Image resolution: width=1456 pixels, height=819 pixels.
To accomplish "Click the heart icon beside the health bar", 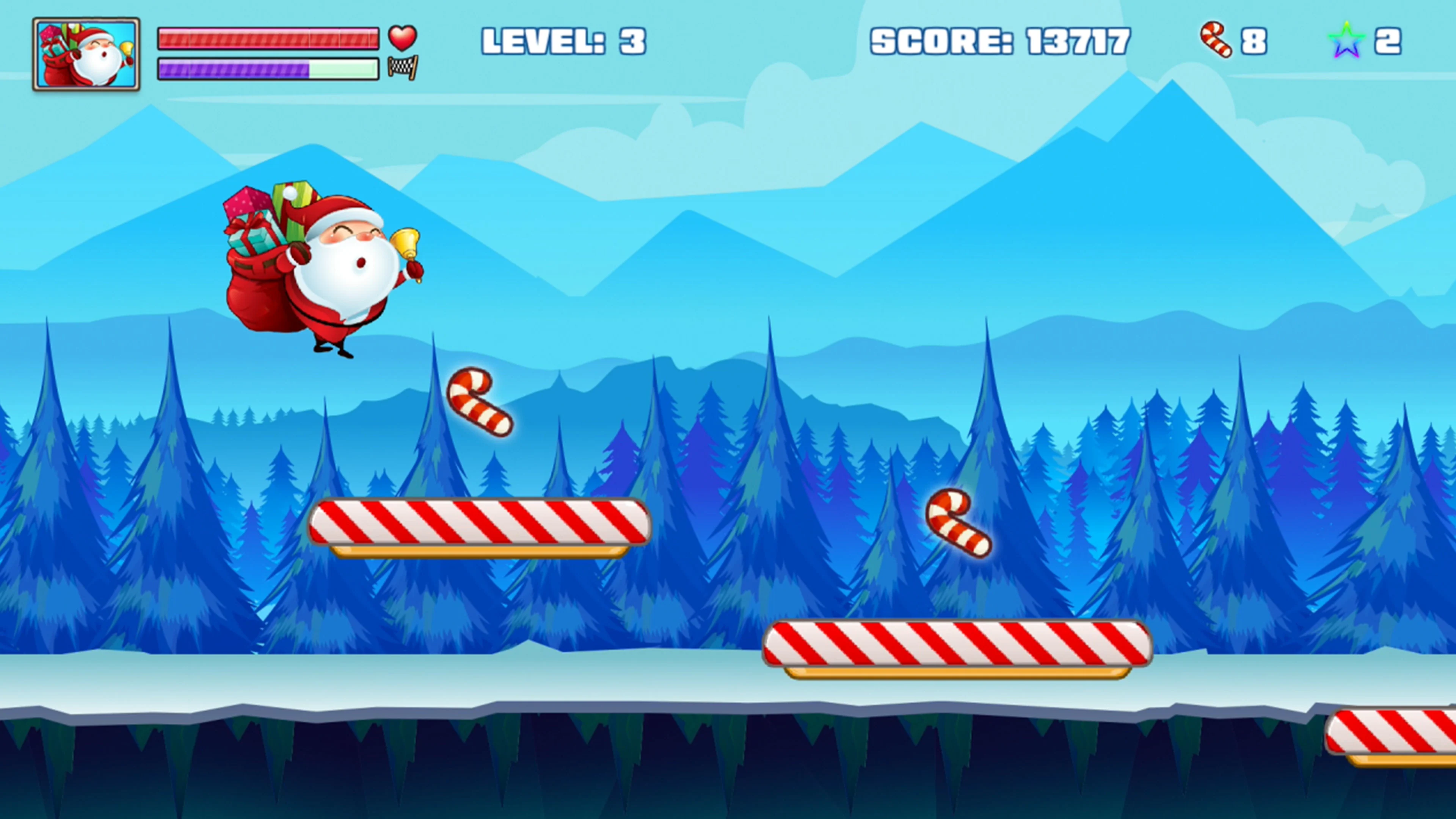I will 402,38.
